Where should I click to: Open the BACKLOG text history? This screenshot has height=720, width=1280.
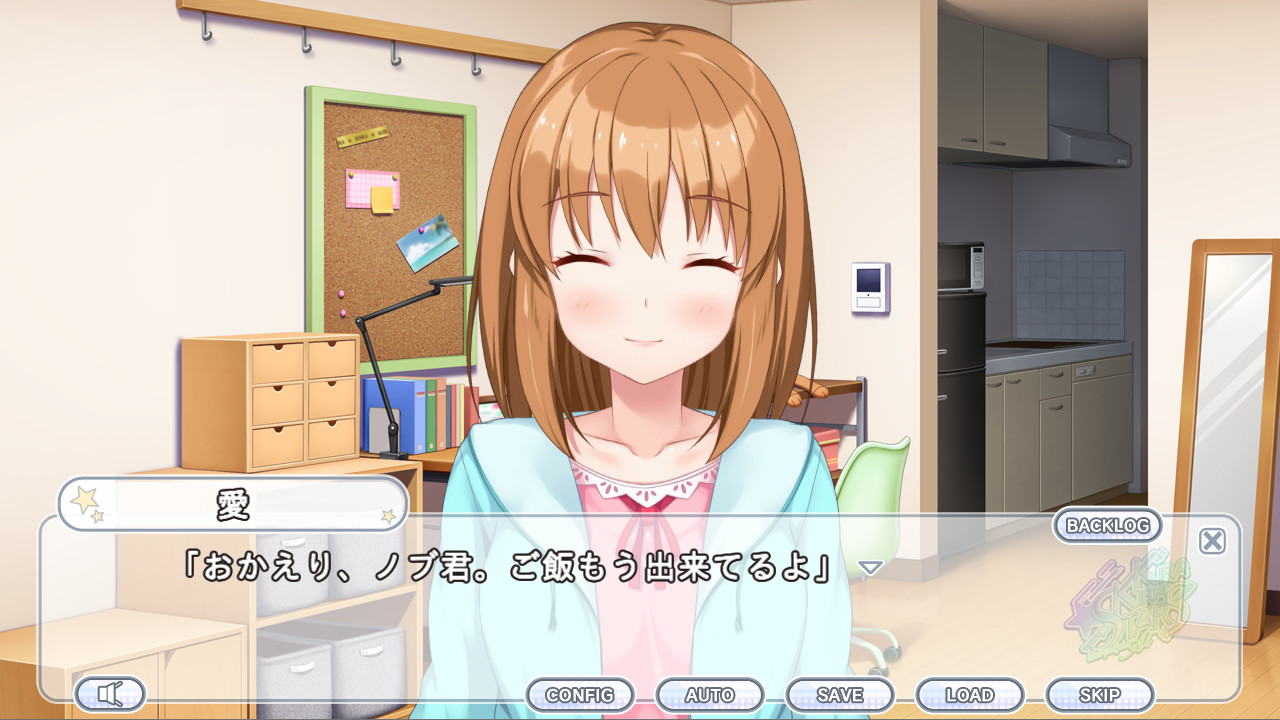[x=1106, y=525]
